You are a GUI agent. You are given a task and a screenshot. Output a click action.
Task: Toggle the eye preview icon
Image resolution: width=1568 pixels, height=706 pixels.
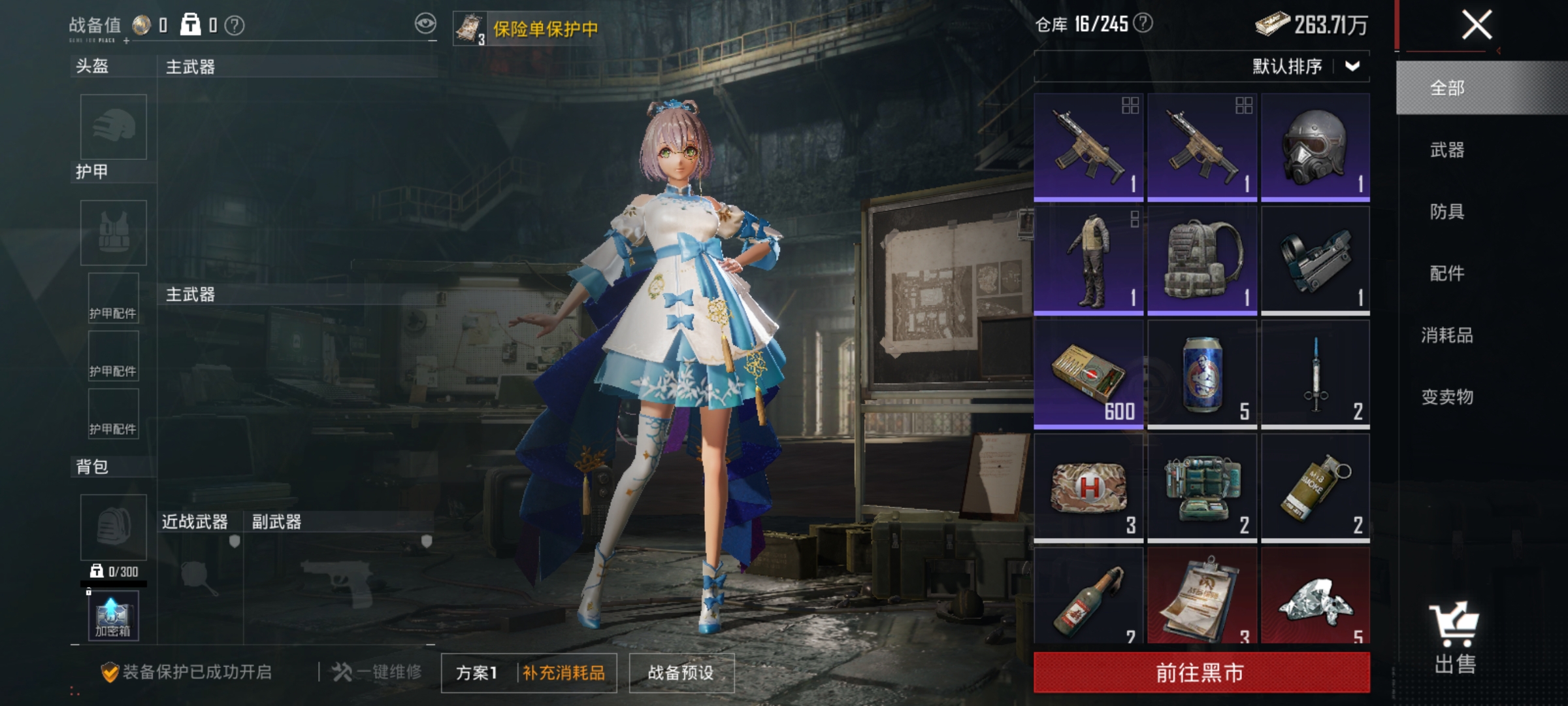[425, 22]
